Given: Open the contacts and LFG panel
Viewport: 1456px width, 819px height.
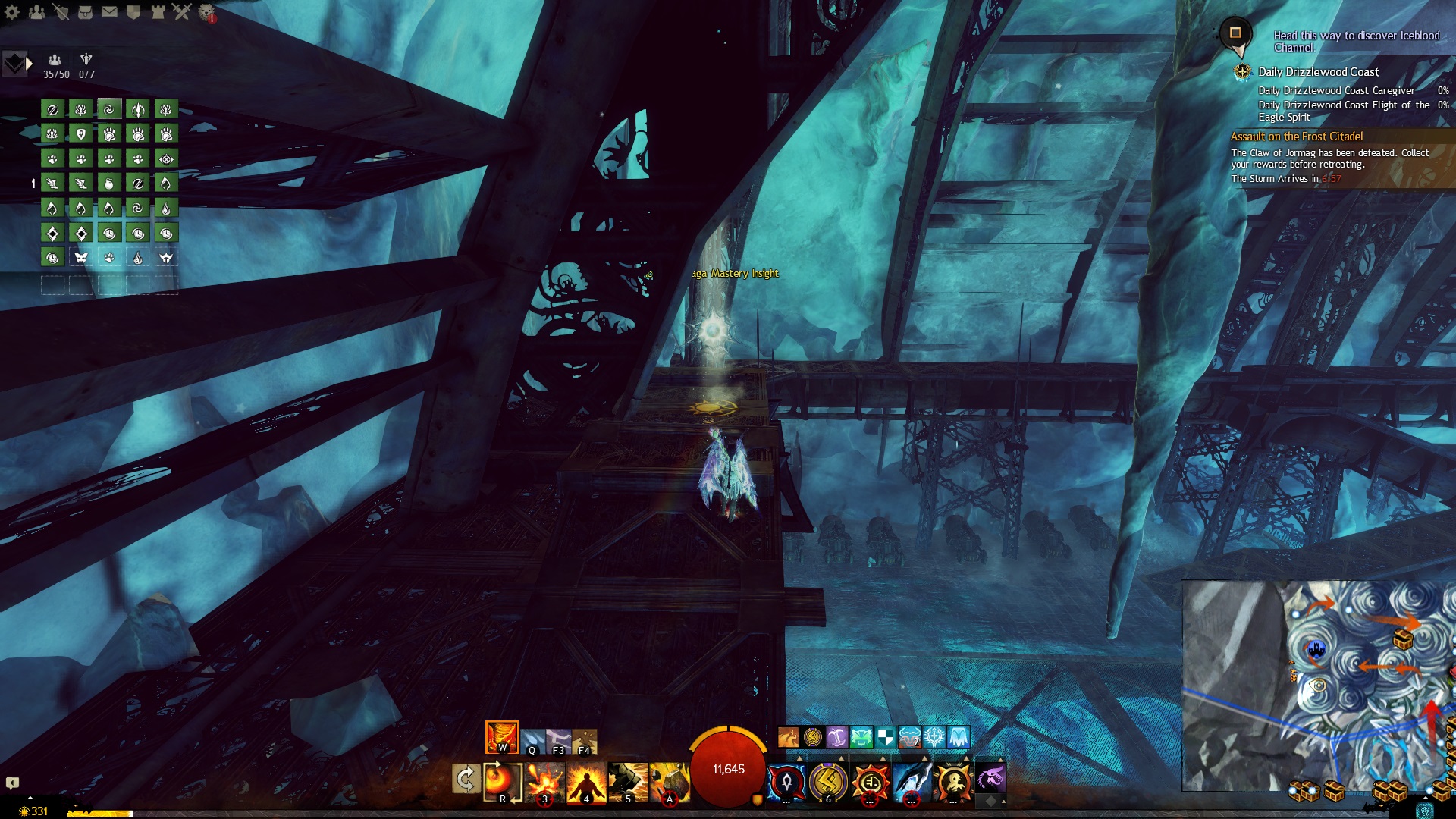Looking at the screenshot, I should 36,12.
